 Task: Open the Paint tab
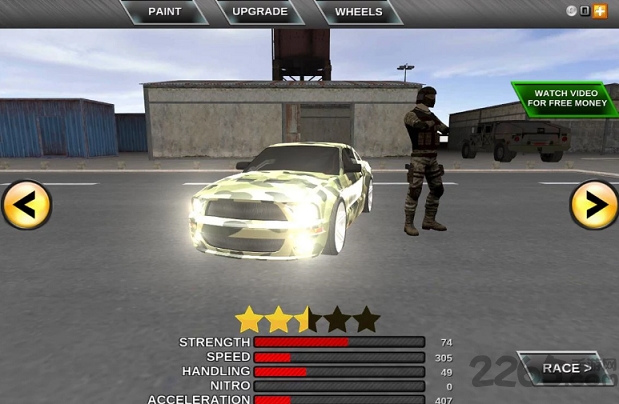click(x=165, y=12)
